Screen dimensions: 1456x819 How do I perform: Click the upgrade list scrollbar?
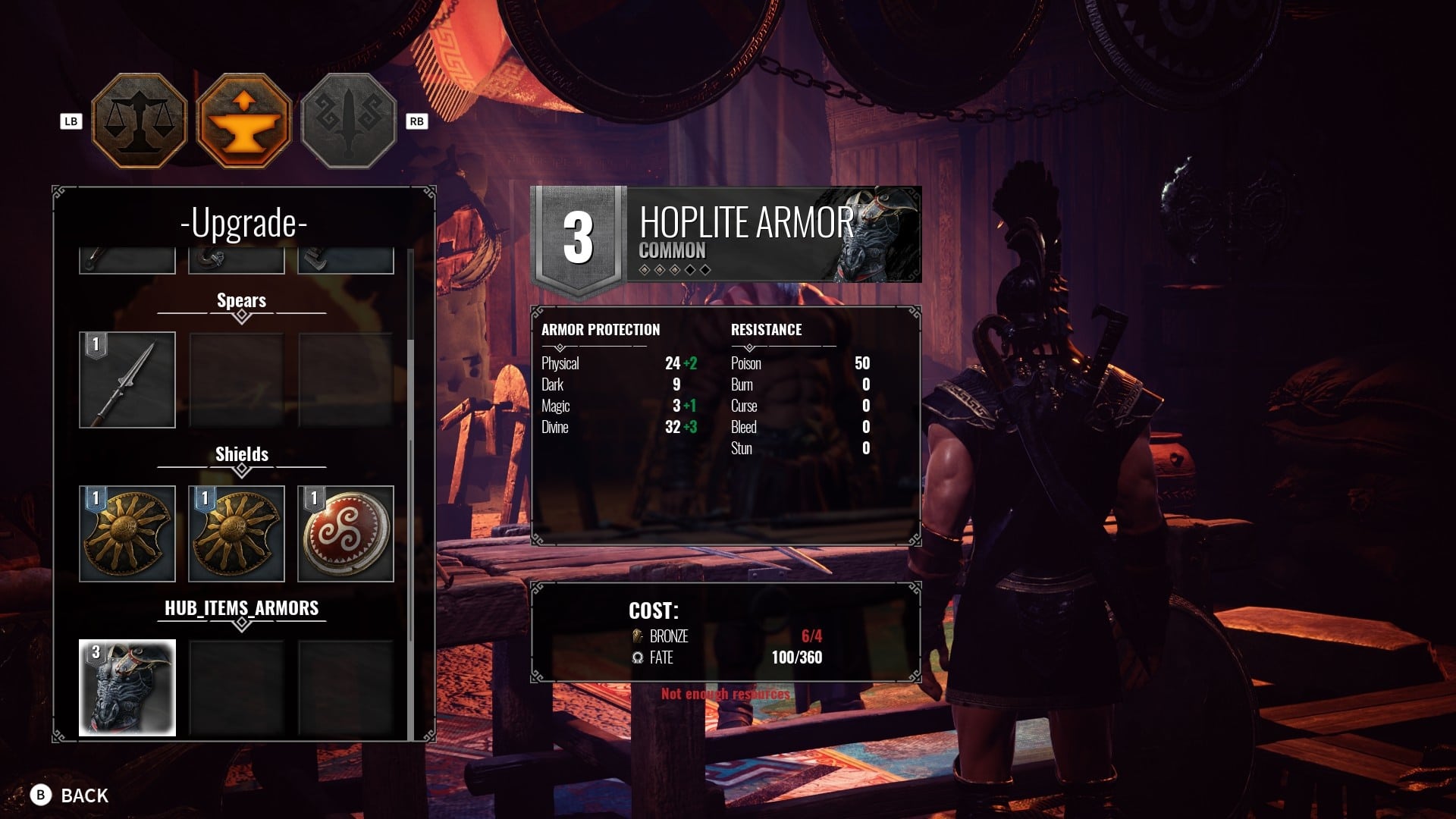click(x=410, y=493)
